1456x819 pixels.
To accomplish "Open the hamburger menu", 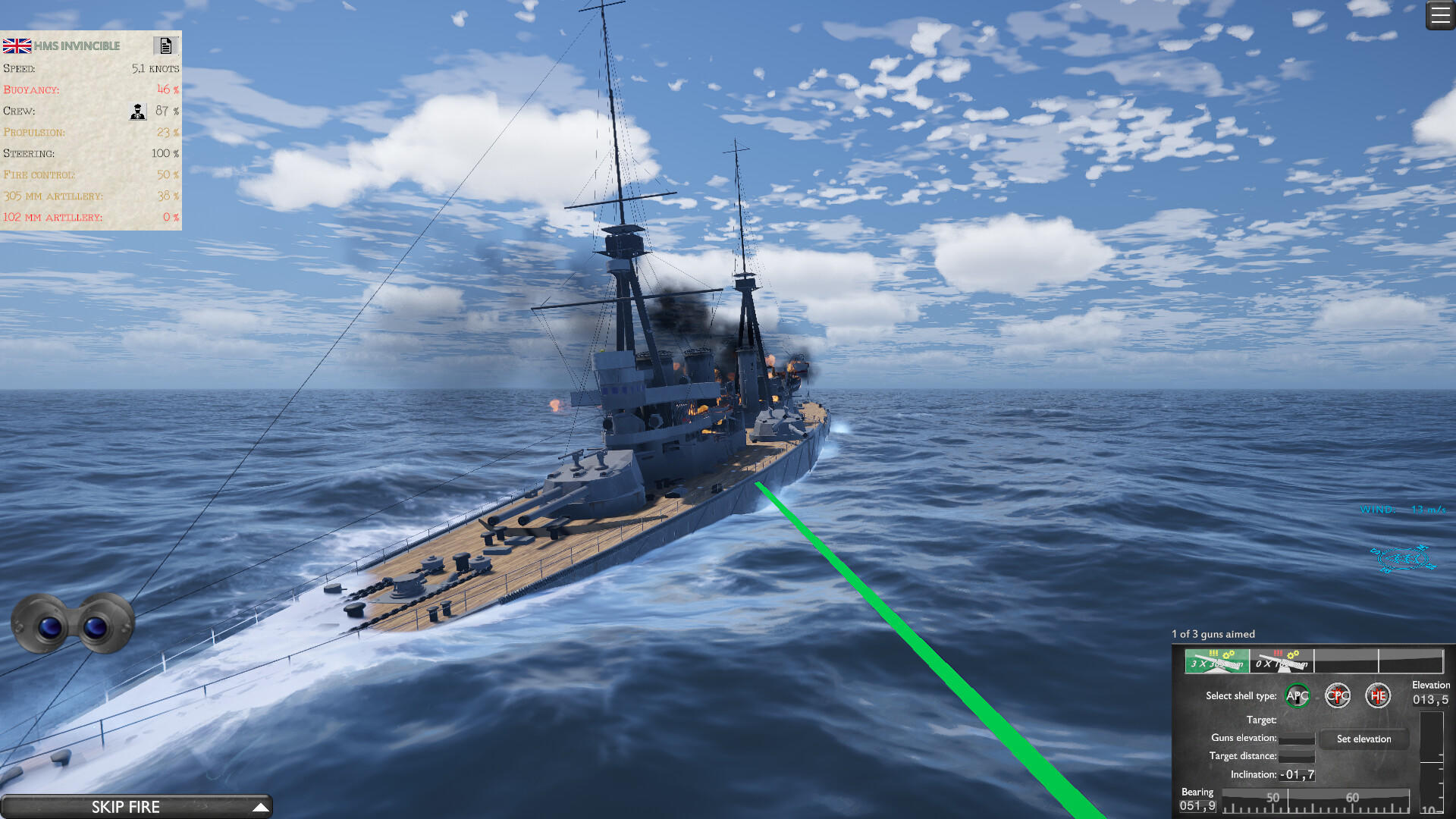I will [1440, 14].
